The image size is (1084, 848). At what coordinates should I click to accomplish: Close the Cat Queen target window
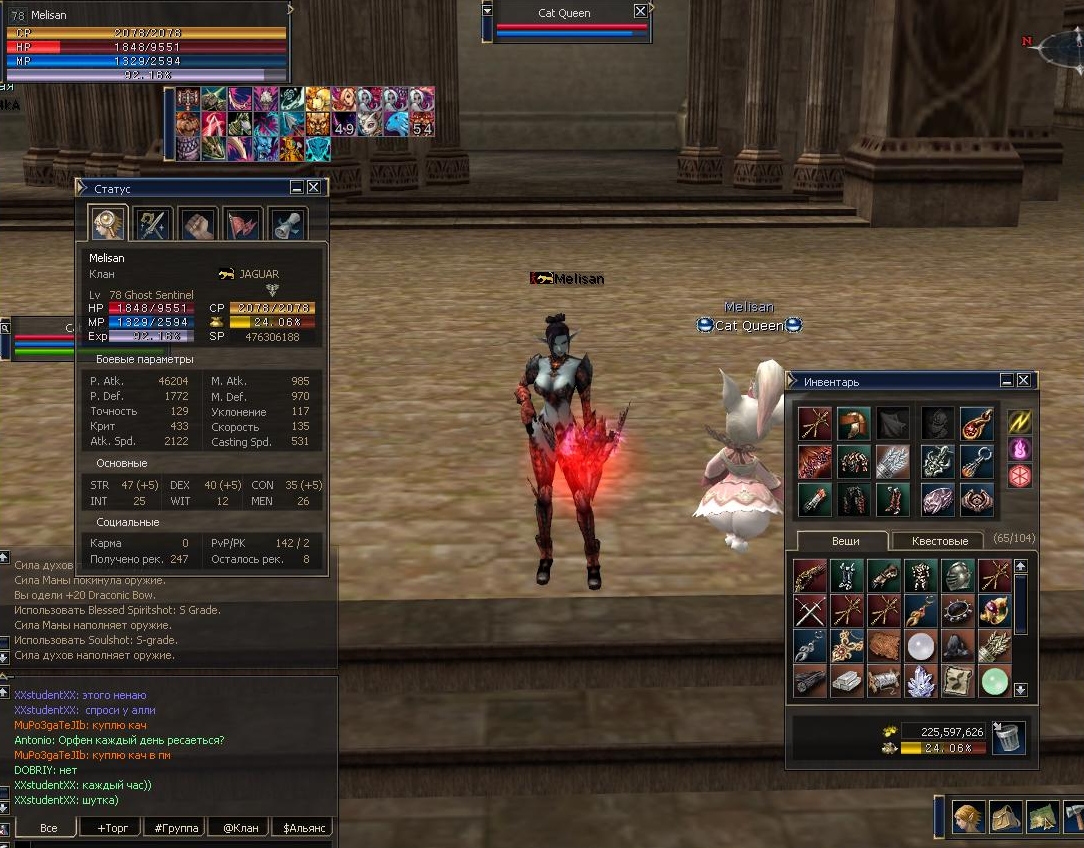[640, 12]
